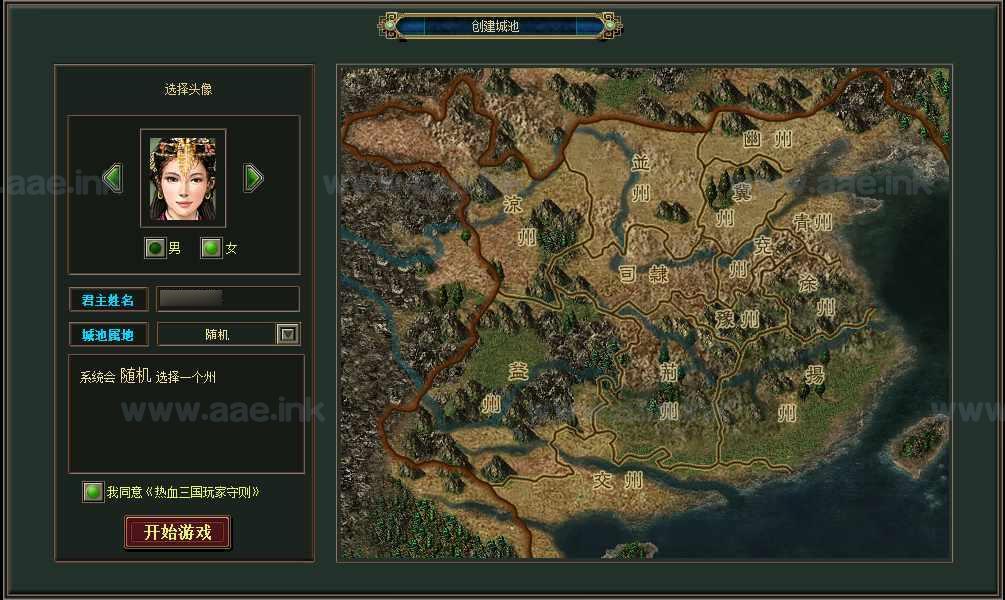
Task: Agree to the 热血三国 player rules checkbox
Action: click(93, 492)
